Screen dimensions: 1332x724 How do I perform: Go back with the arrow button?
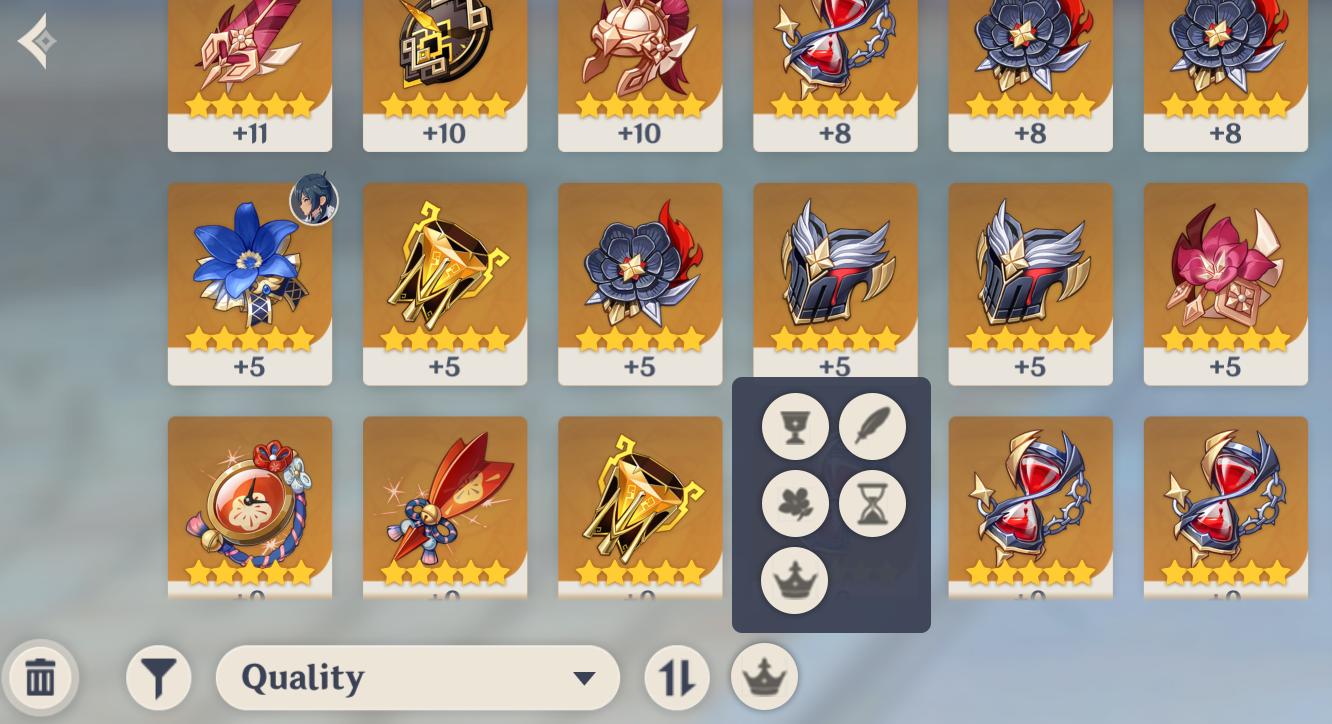(37, 42)
